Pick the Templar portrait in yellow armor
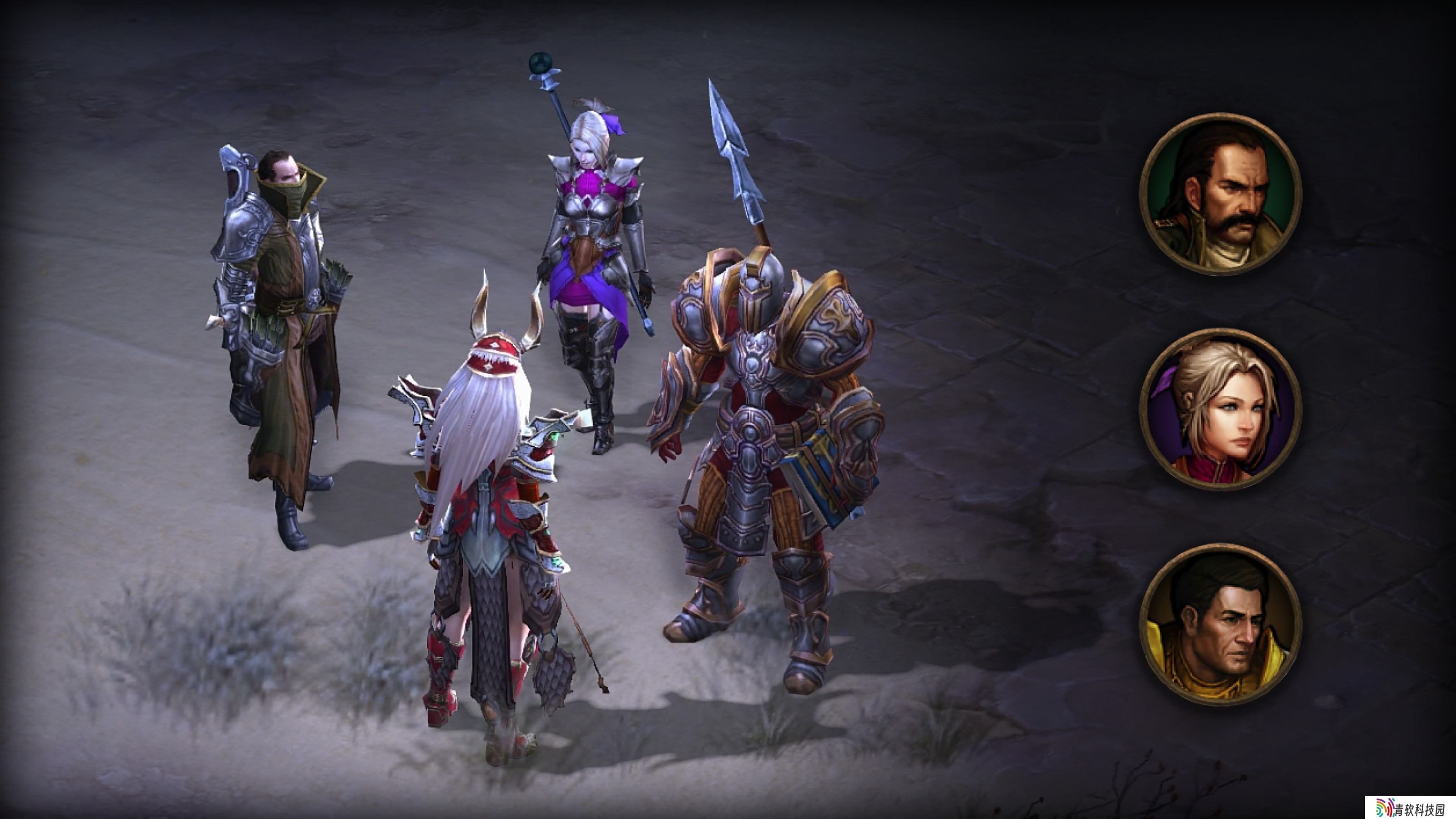This screenshot has height=819, width=1456. [1220, 624]
